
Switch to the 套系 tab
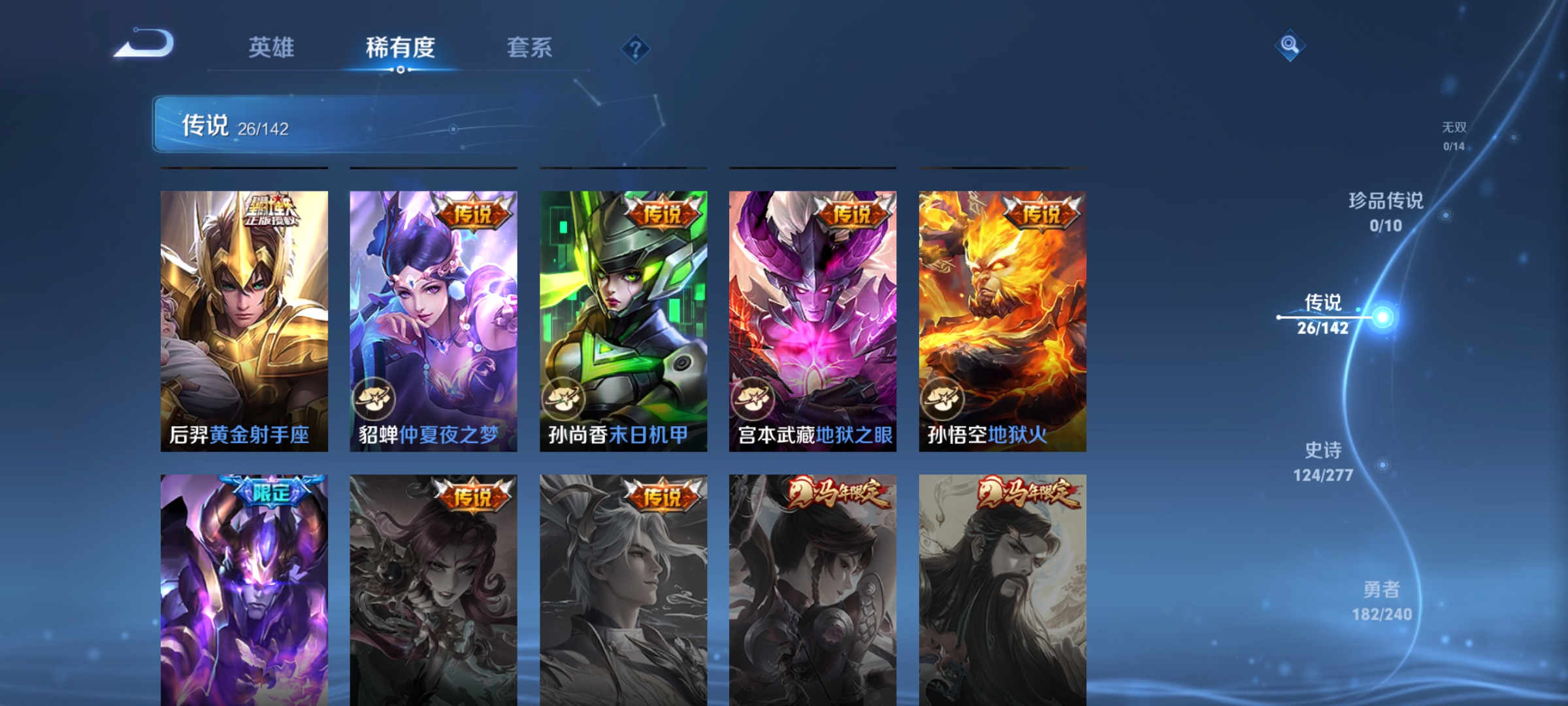click(x=529, y=47)
